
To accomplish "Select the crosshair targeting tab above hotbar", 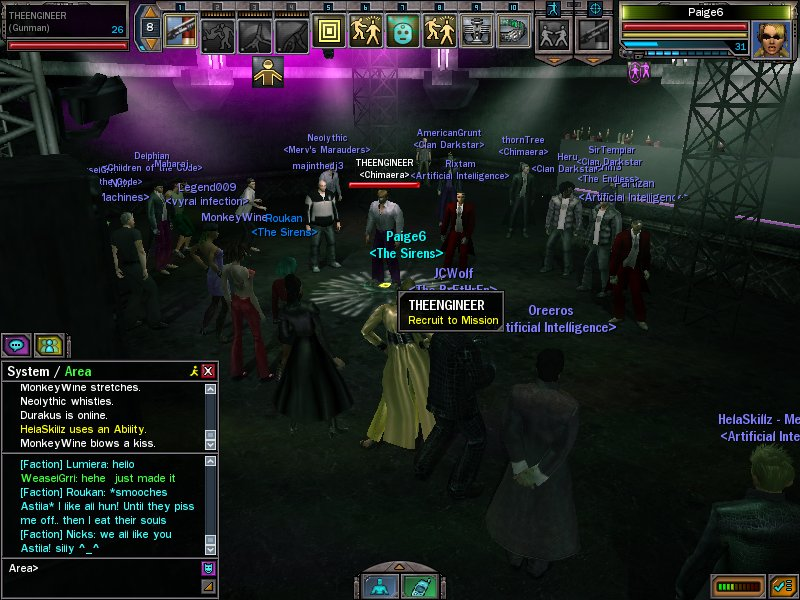I will point(596,8).
